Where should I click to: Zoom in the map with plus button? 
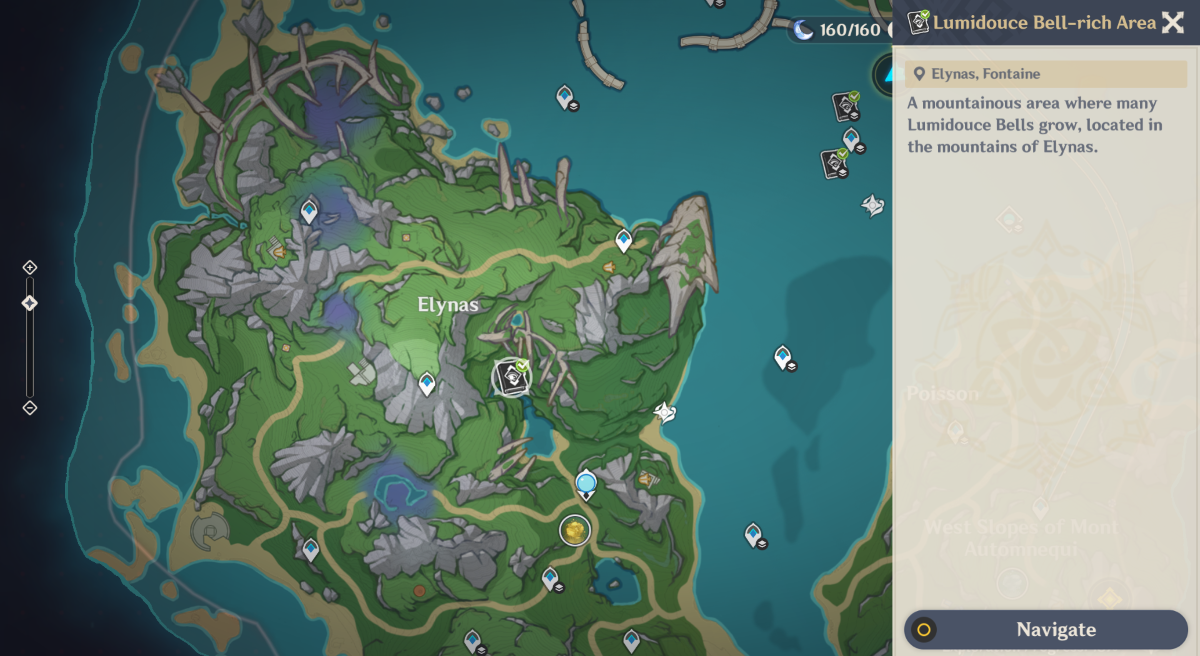click(30, 267)
